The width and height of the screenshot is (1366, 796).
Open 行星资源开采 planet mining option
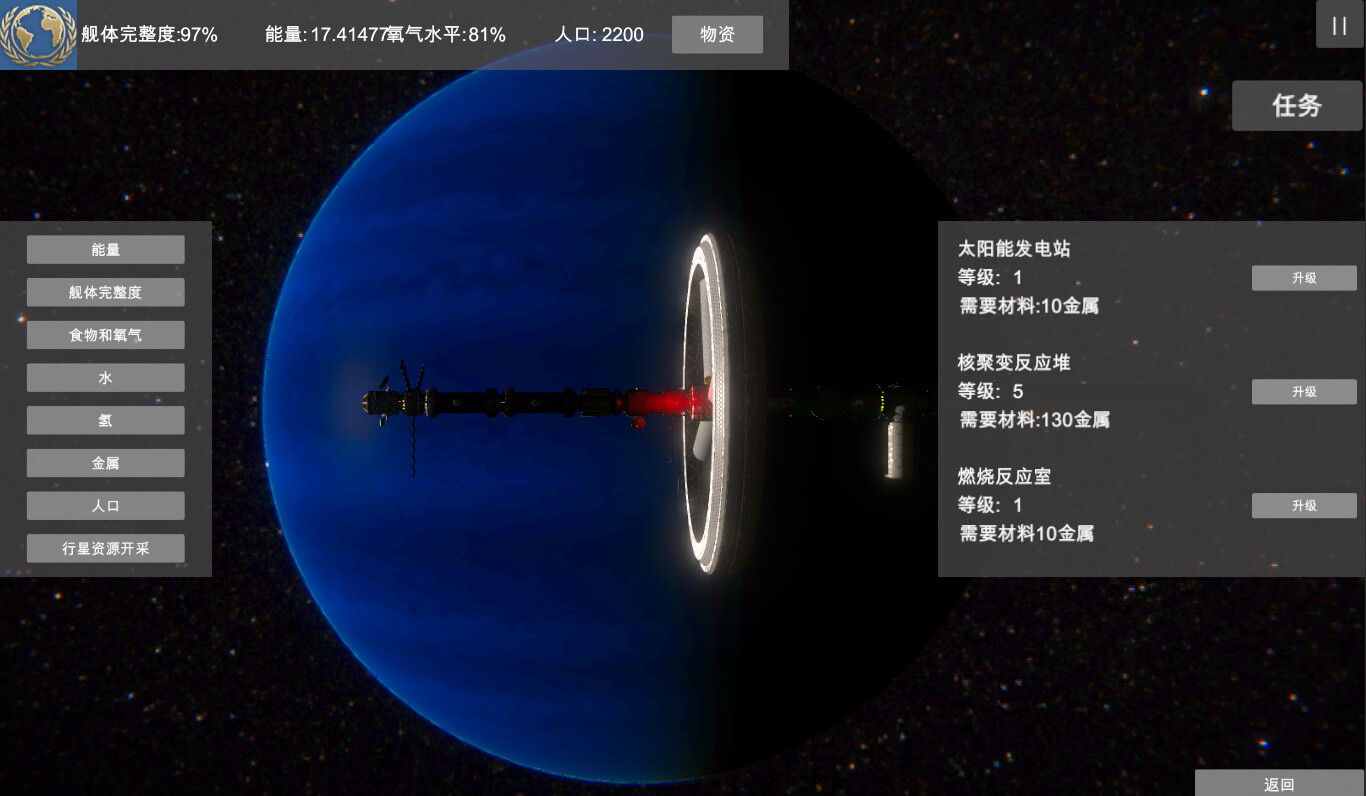(105, 548)
